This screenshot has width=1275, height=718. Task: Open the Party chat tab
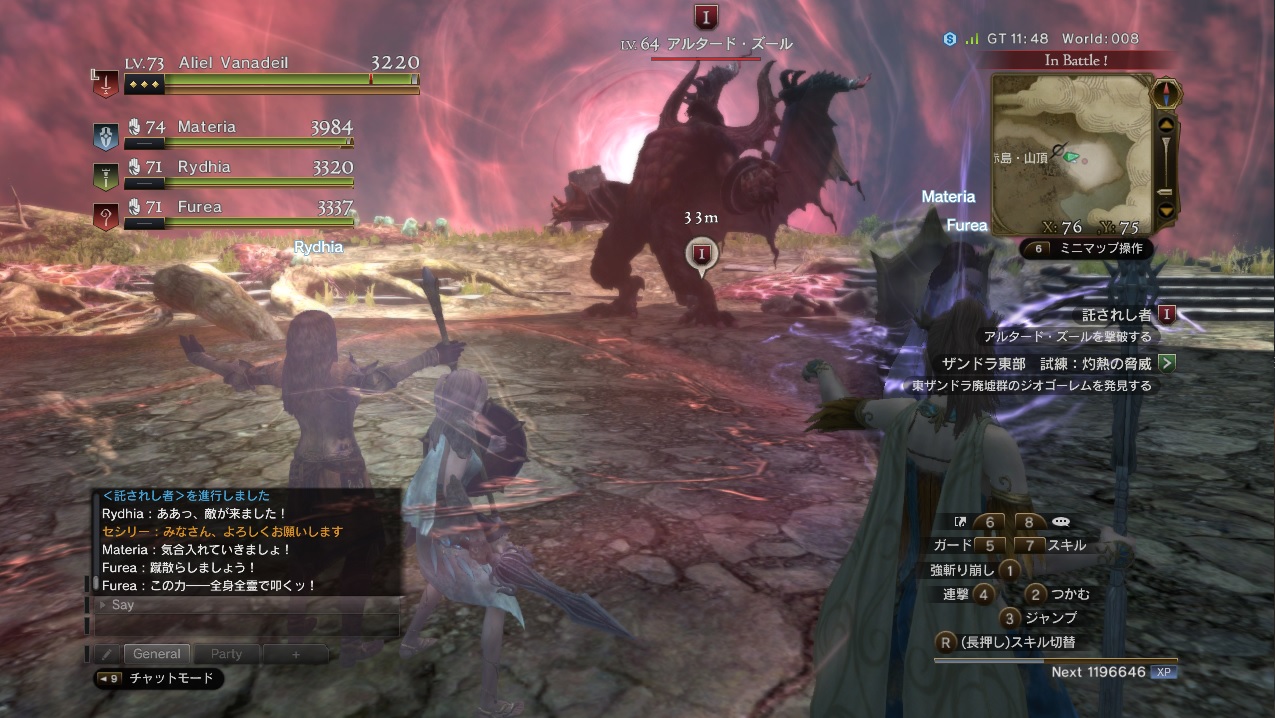pyautogui.click(x=226, y=654)
